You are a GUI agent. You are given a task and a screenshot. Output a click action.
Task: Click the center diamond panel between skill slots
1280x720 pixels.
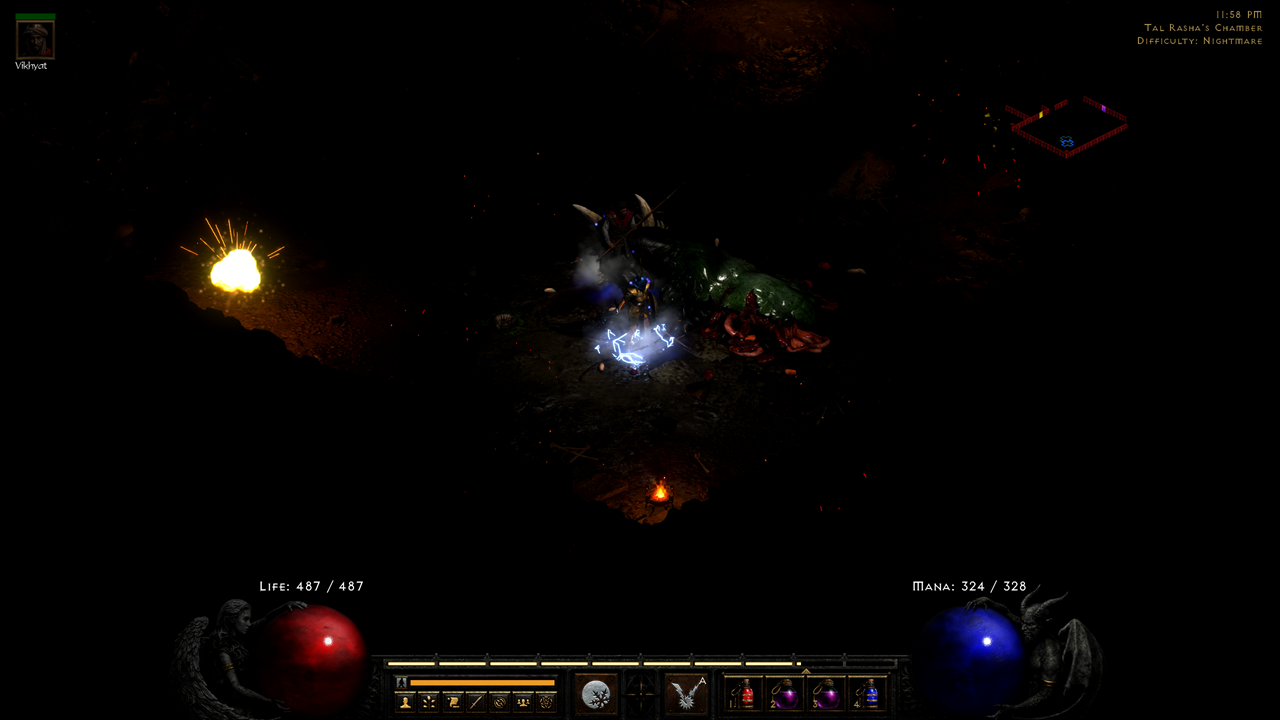coord(640,692)
